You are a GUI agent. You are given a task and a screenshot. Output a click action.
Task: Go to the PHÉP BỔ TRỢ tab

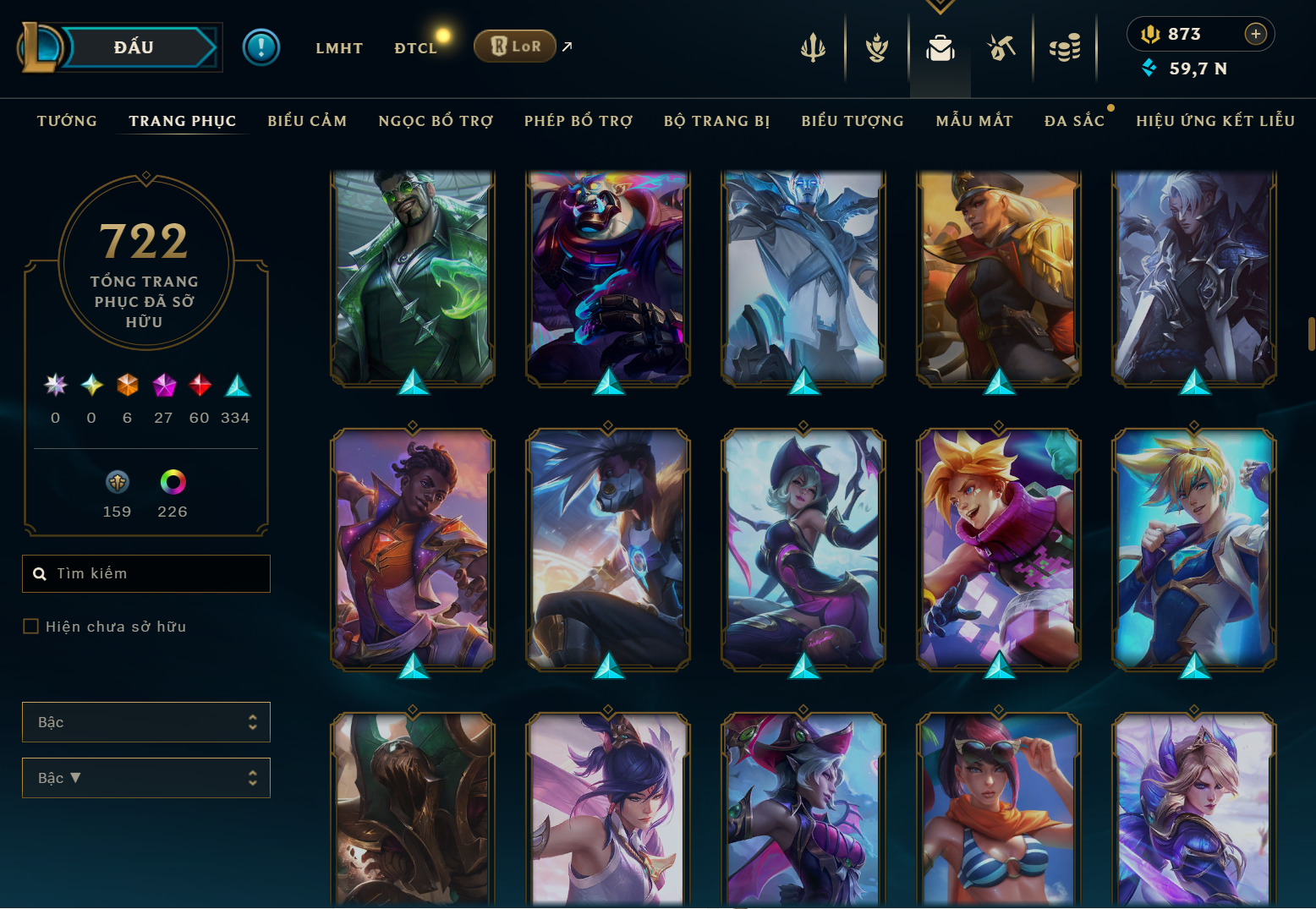pyautogui.click(x=578, y=121)
